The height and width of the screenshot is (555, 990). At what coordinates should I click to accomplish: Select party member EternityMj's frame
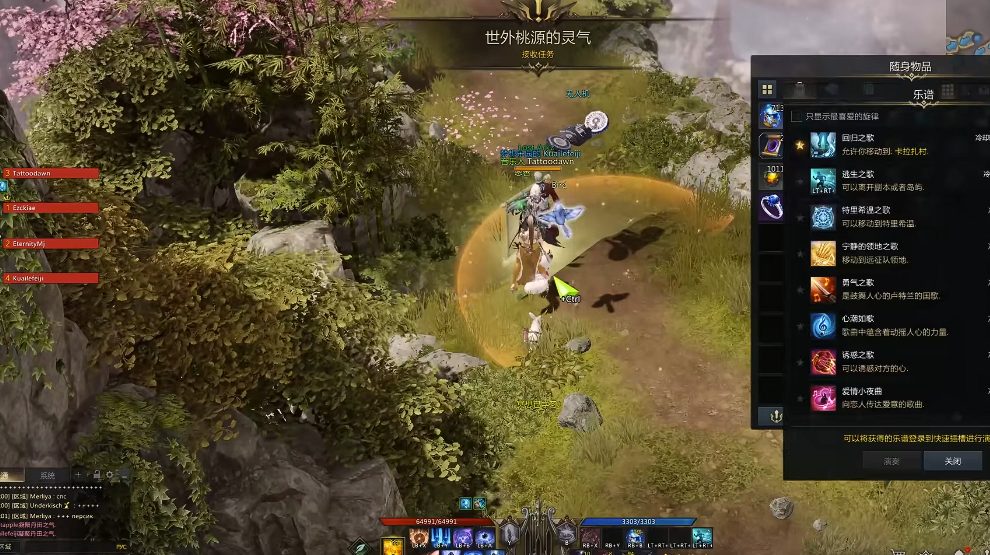pos(52,243)
